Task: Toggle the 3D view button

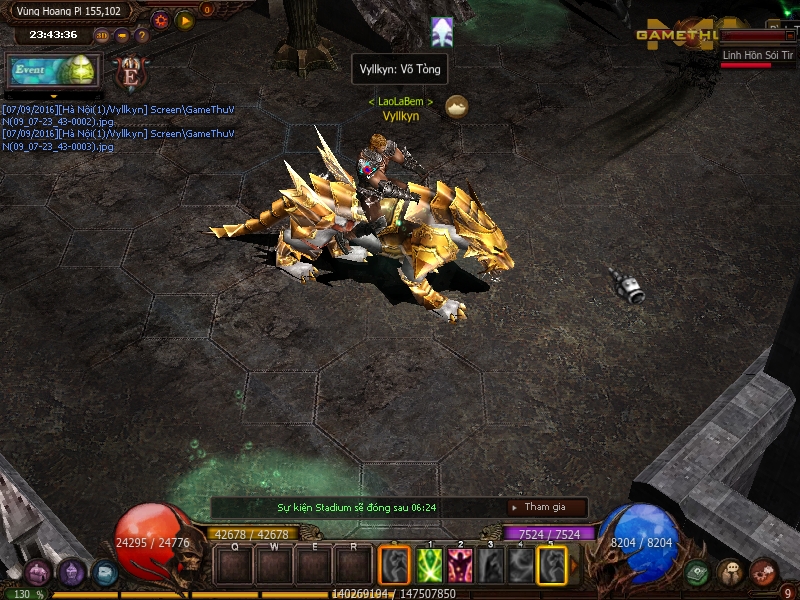Action: point(102,35)
